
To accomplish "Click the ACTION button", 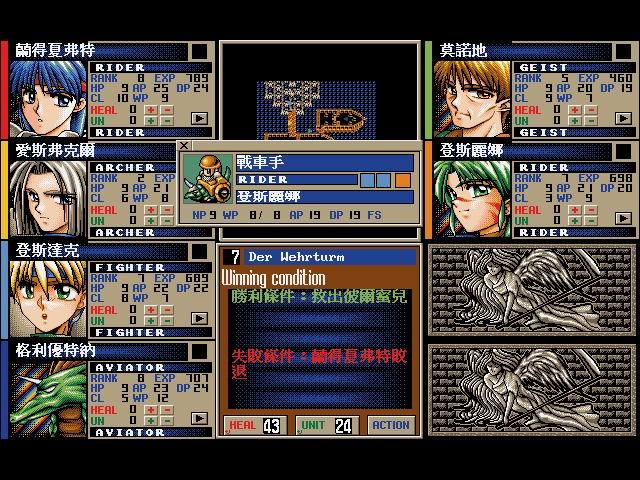I will [x=390, y=425].
